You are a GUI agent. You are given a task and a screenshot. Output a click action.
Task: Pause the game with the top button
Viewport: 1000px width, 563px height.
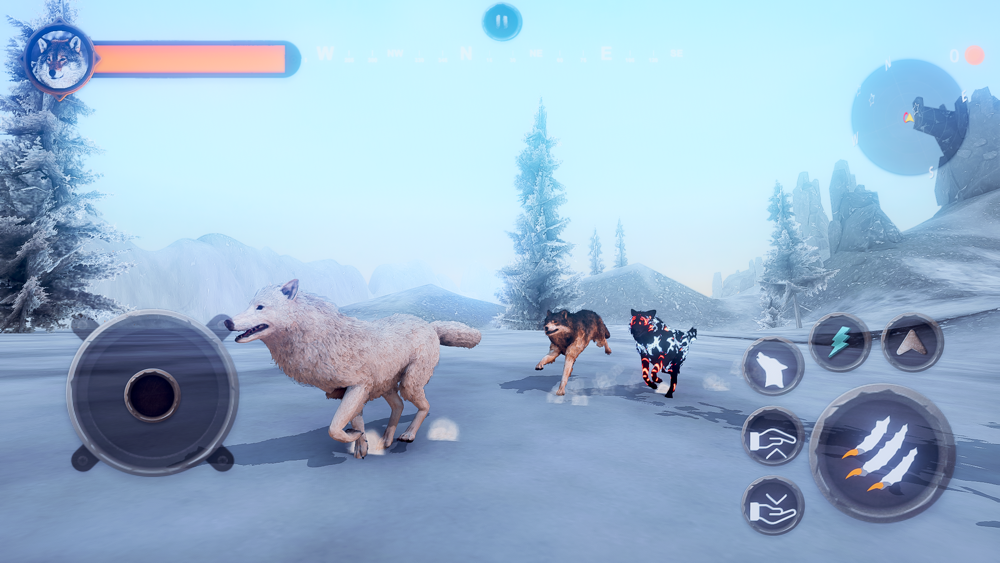(x=502, y=21)
